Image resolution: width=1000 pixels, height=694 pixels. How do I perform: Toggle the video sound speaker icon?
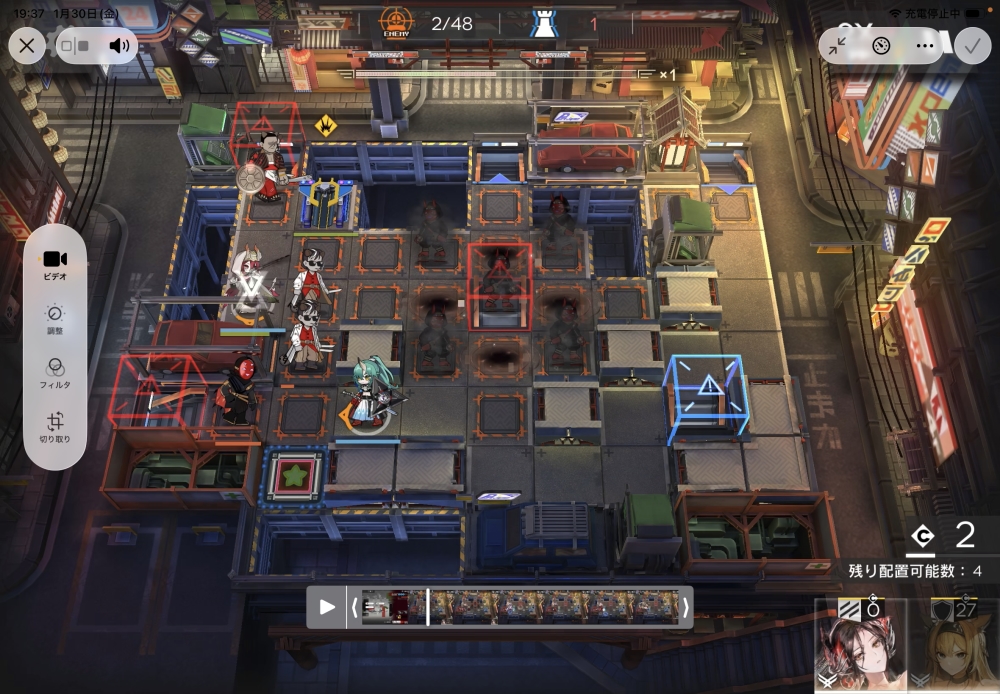pyautogui.click(x=120, y=45)
